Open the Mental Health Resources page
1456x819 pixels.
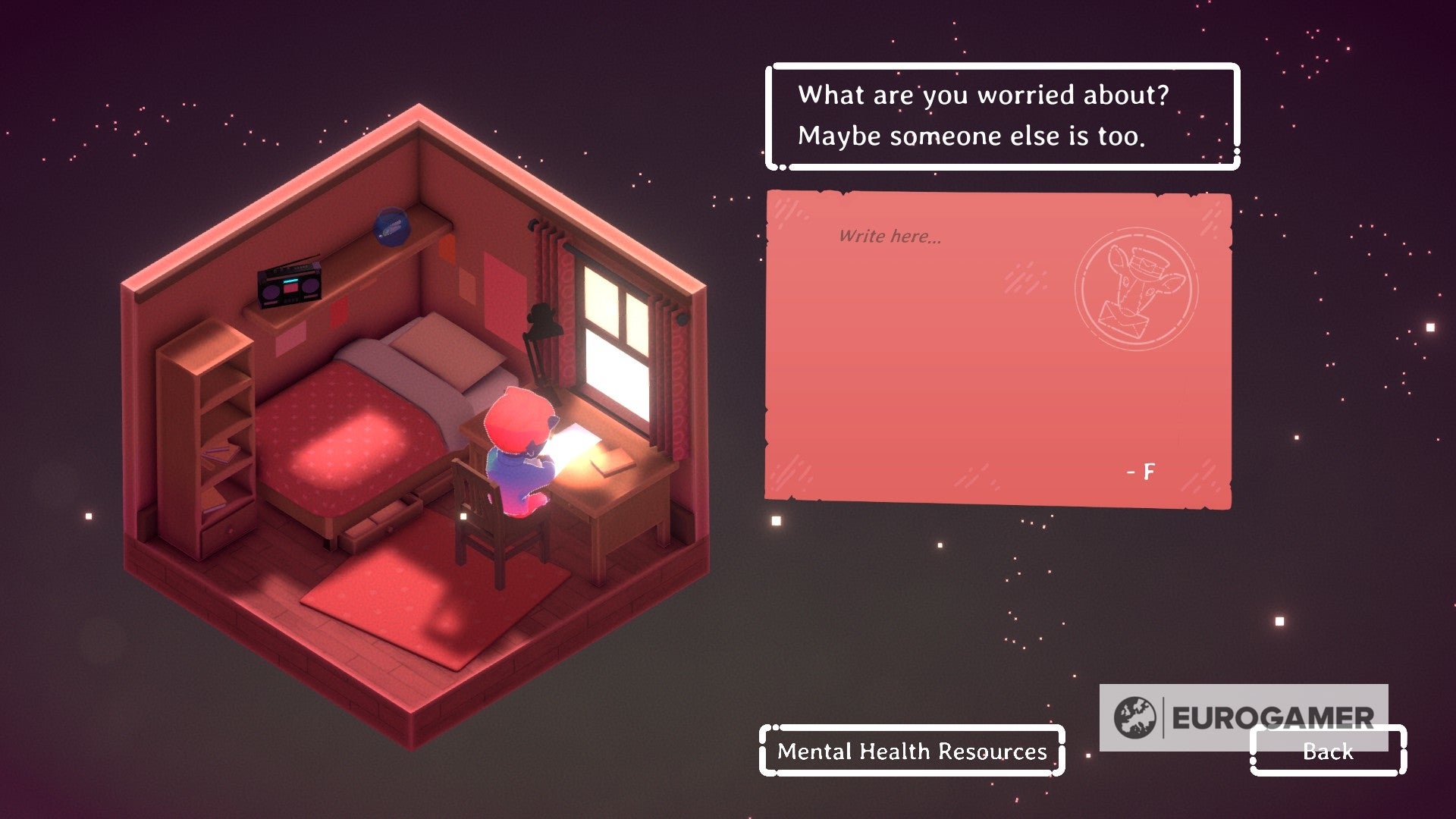[x=910, y=752]
